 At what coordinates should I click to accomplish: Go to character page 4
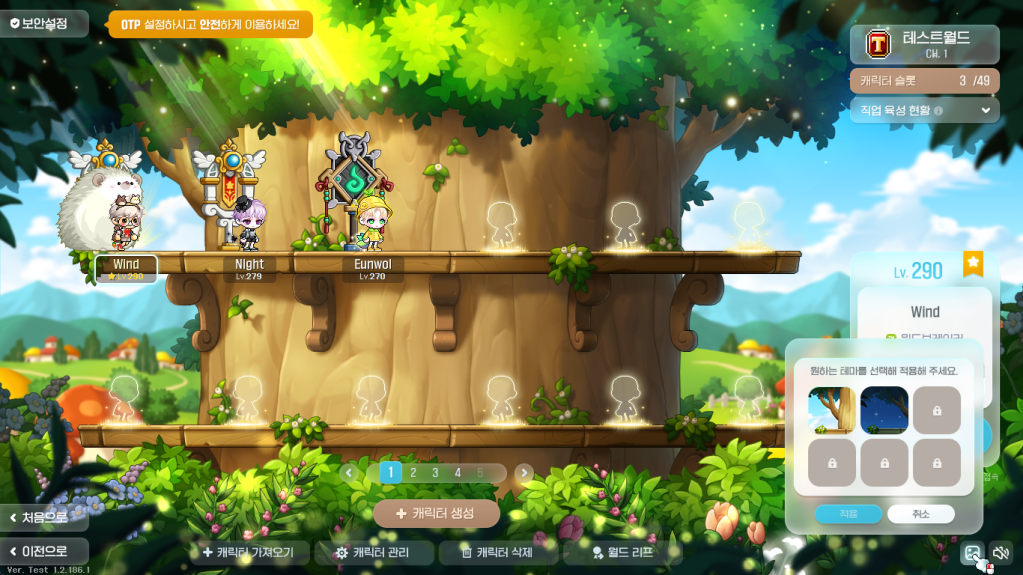coord(458,473)
